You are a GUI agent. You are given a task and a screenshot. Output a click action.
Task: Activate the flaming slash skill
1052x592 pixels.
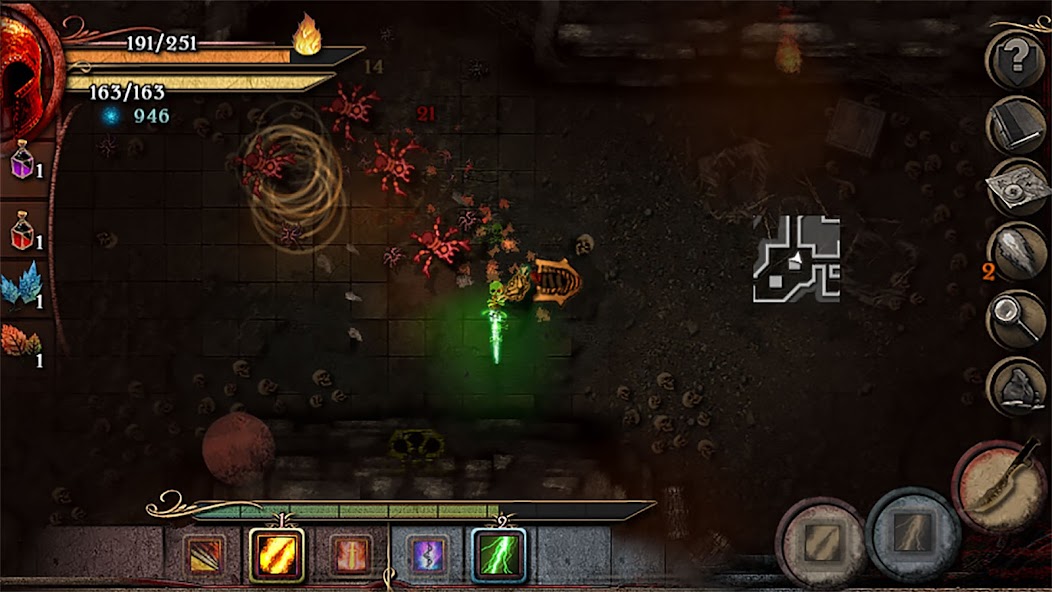[276, 555]
